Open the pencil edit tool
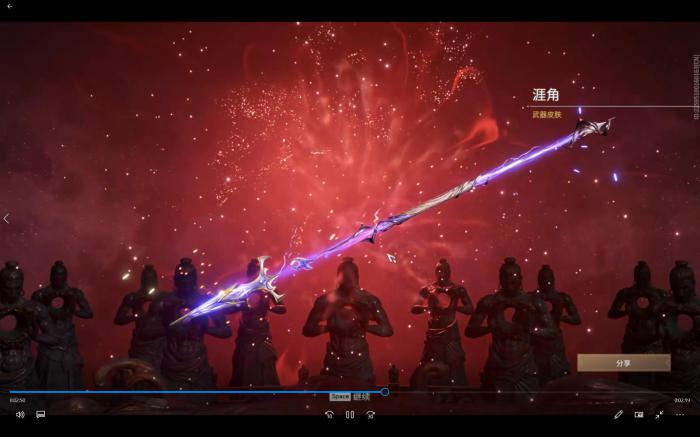 (x=618, y=414)
